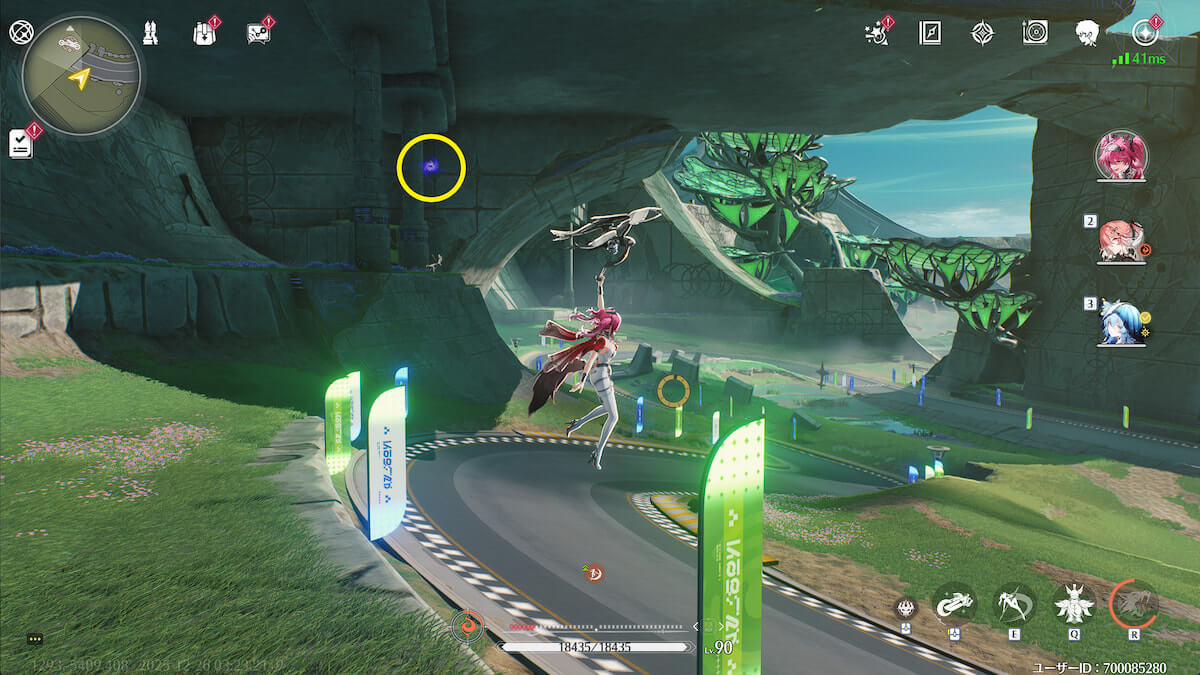This screenshot has width=1200, height=675.
Task: Use the small flame-beast icon left of the skills
Action: [906, 607]
